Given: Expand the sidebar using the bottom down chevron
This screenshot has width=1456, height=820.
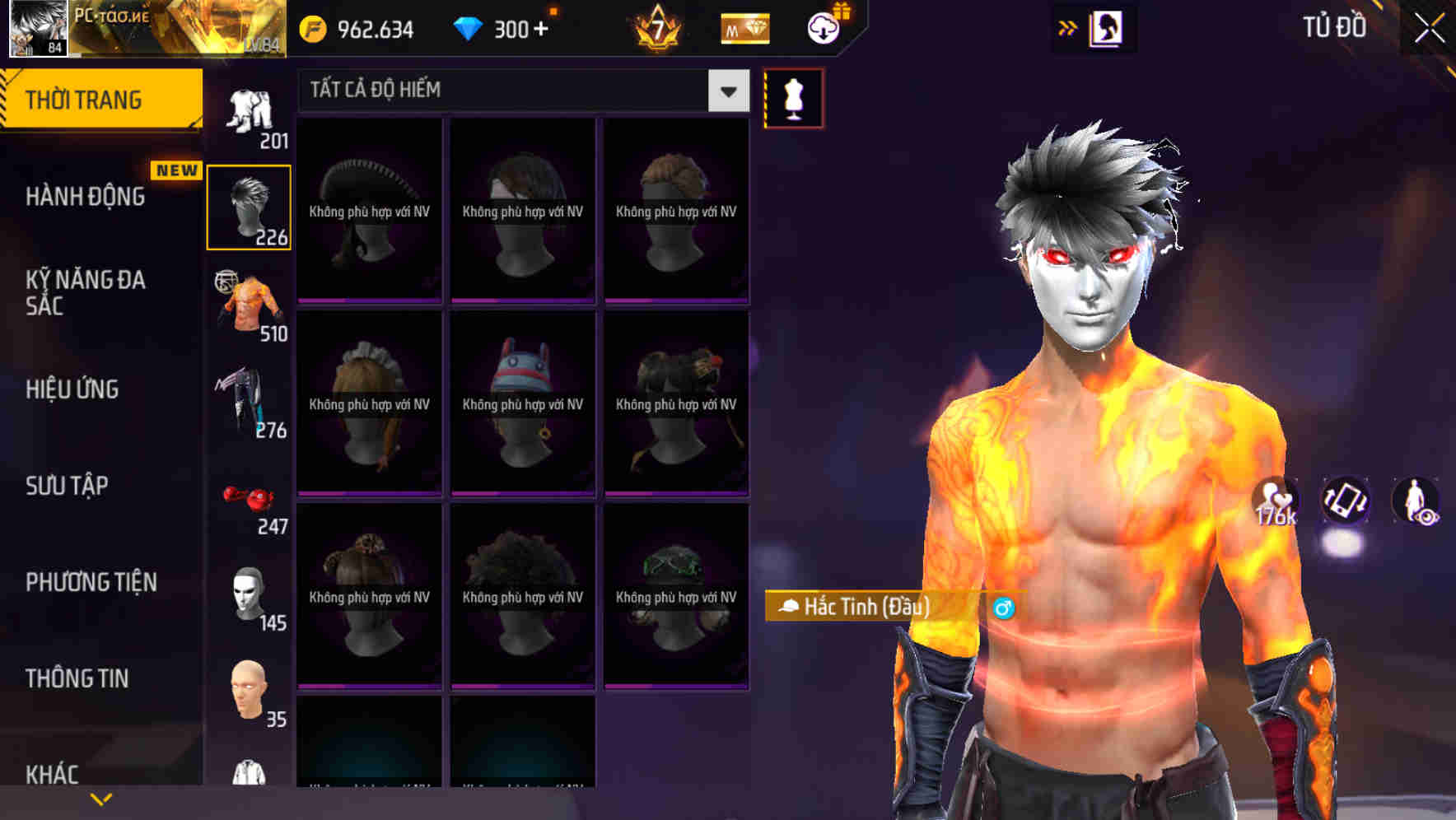Looking at the screenshot, I should [101, 798].
